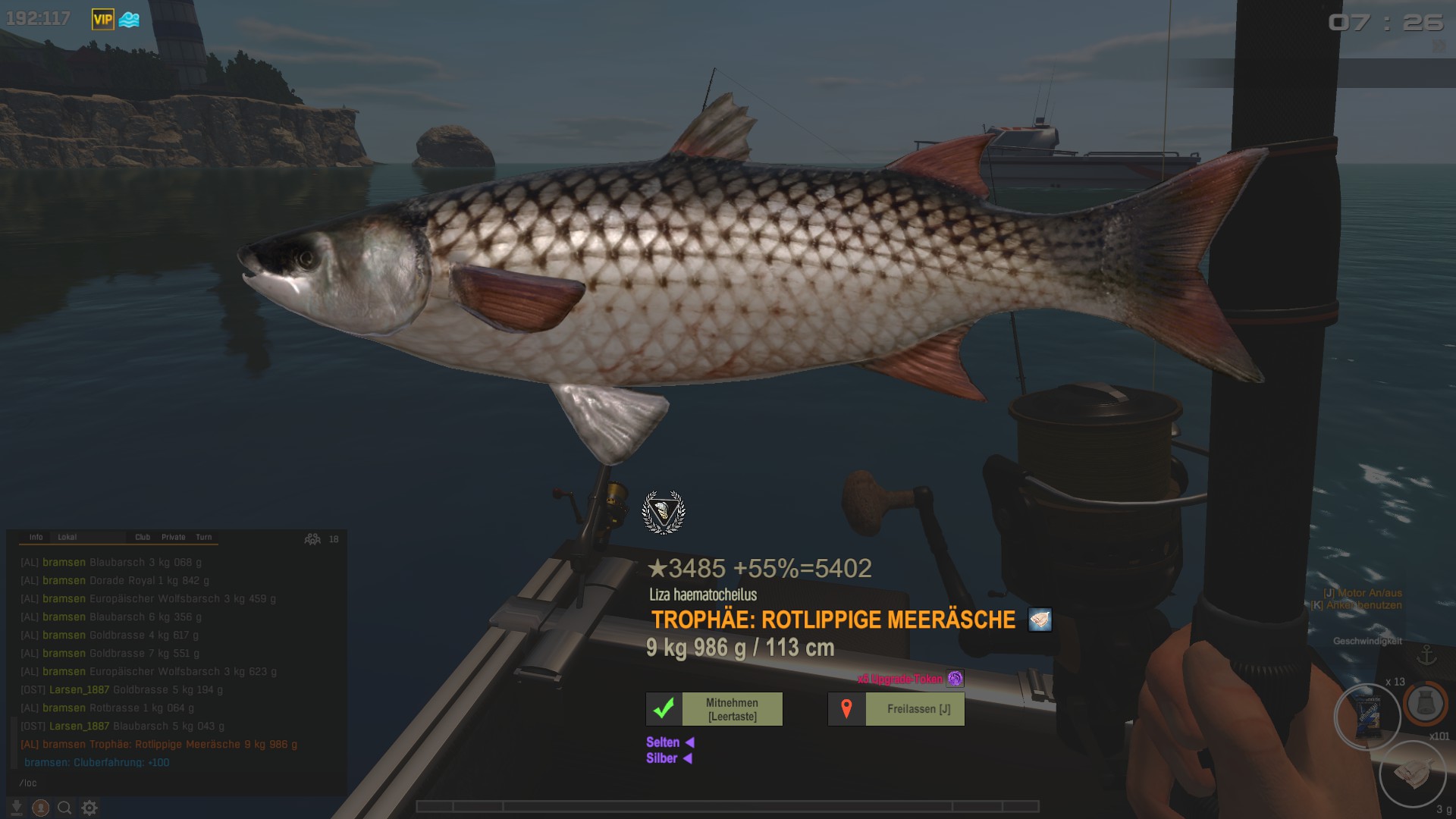Viewport: 1456px width, 819px height.
Task: Open the keepnet icon with orange ring
Action: coord(1424,704)
